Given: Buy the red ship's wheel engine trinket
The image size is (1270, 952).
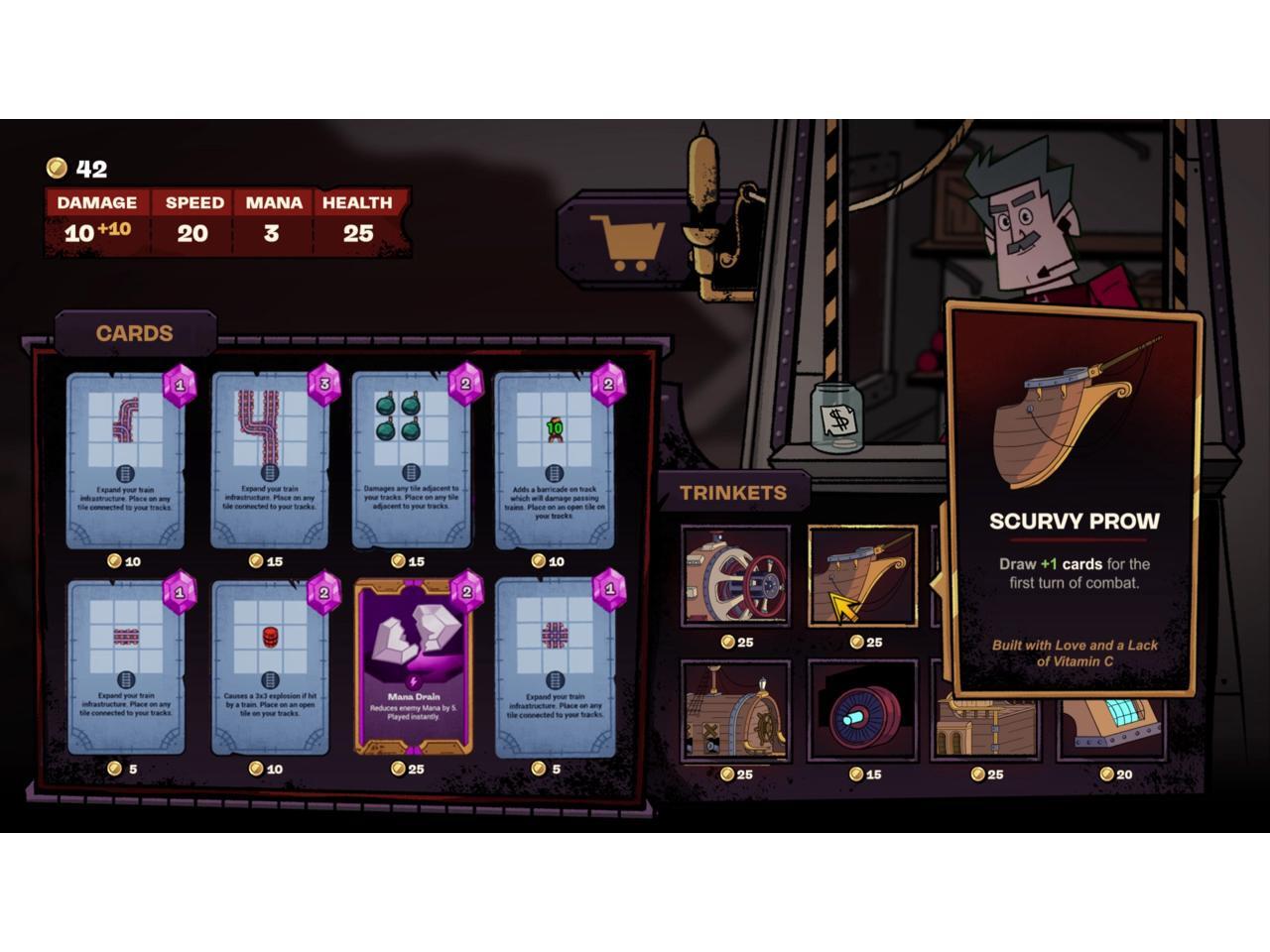Looking at the screenshot, I should pos(735,577).
